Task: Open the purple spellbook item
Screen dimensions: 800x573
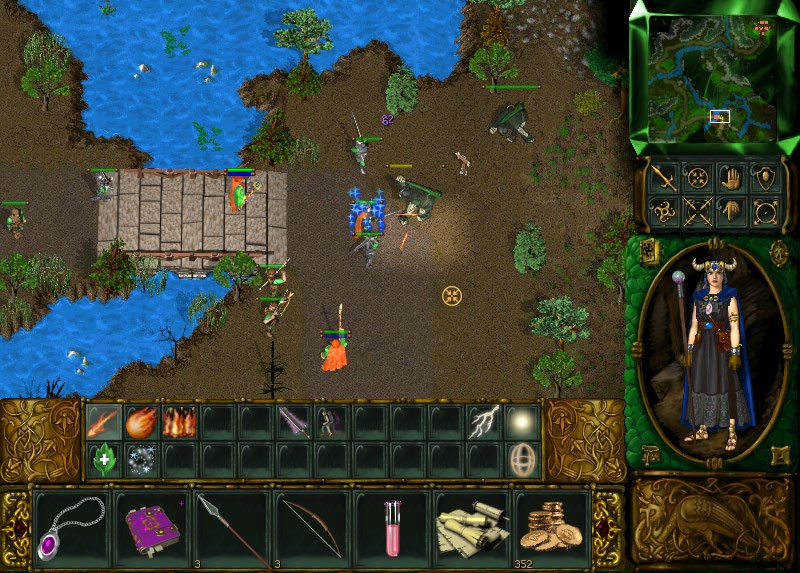Action: (150, 528)
